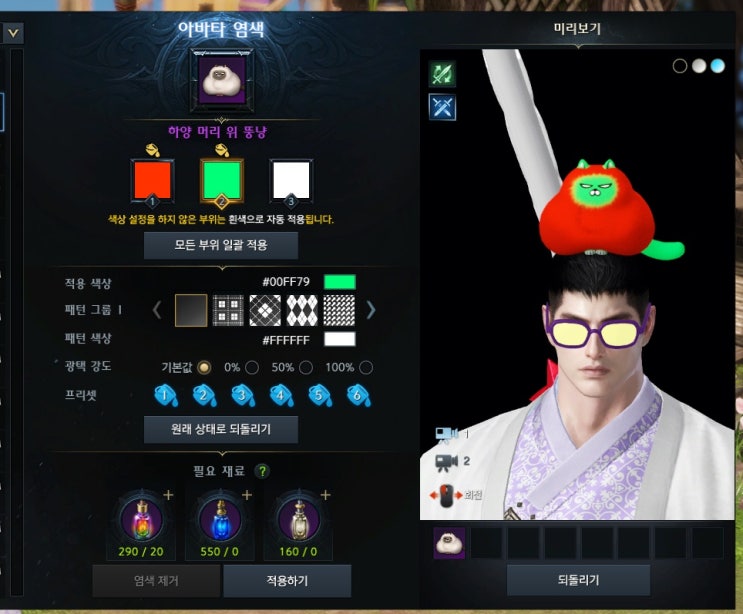Open the white 패턴 색상 color picker

point(339,339)
